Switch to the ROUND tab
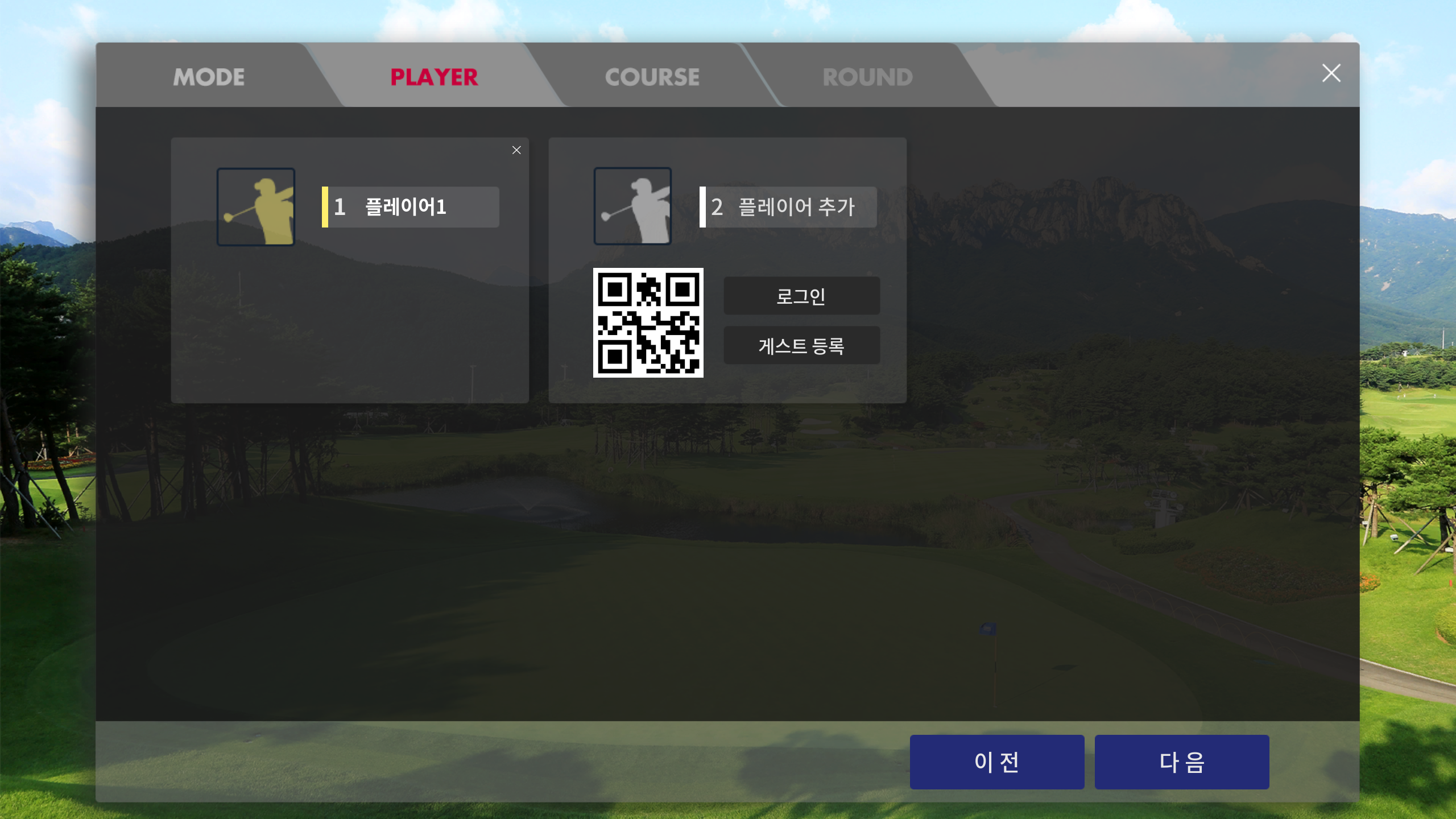This screenshot has height=819, width=1456. [868, 77]
